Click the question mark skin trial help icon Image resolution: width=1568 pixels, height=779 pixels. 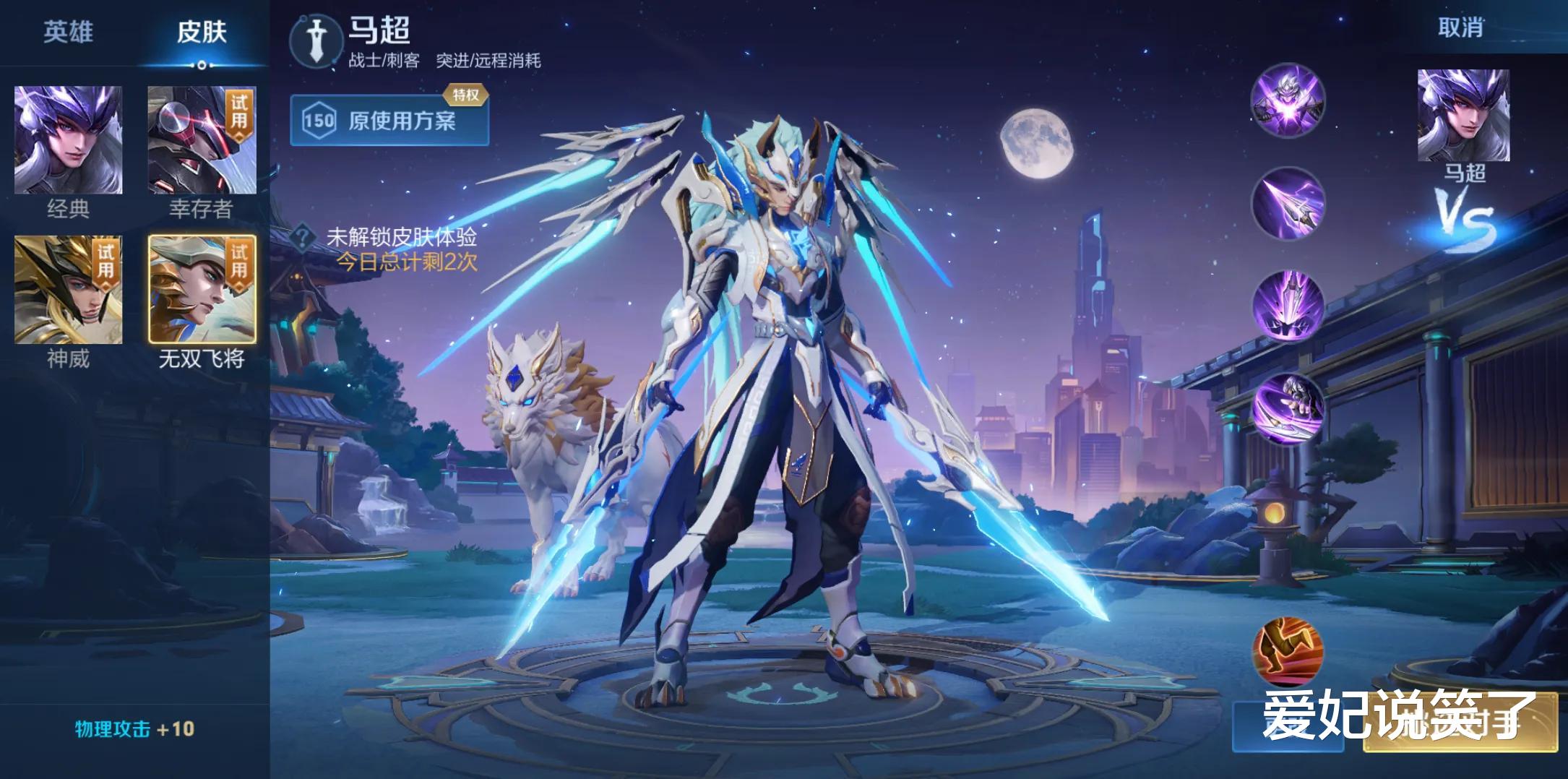point(303,237)
